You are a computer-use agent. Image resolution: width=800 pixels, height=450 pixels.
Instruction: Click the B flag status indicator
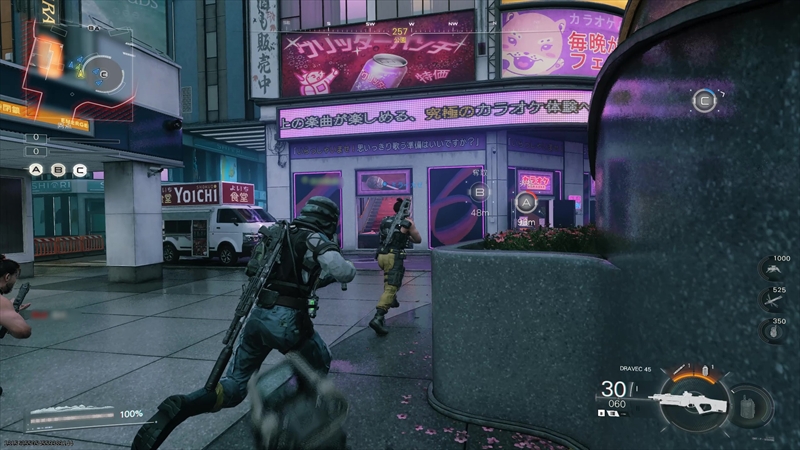58,170
